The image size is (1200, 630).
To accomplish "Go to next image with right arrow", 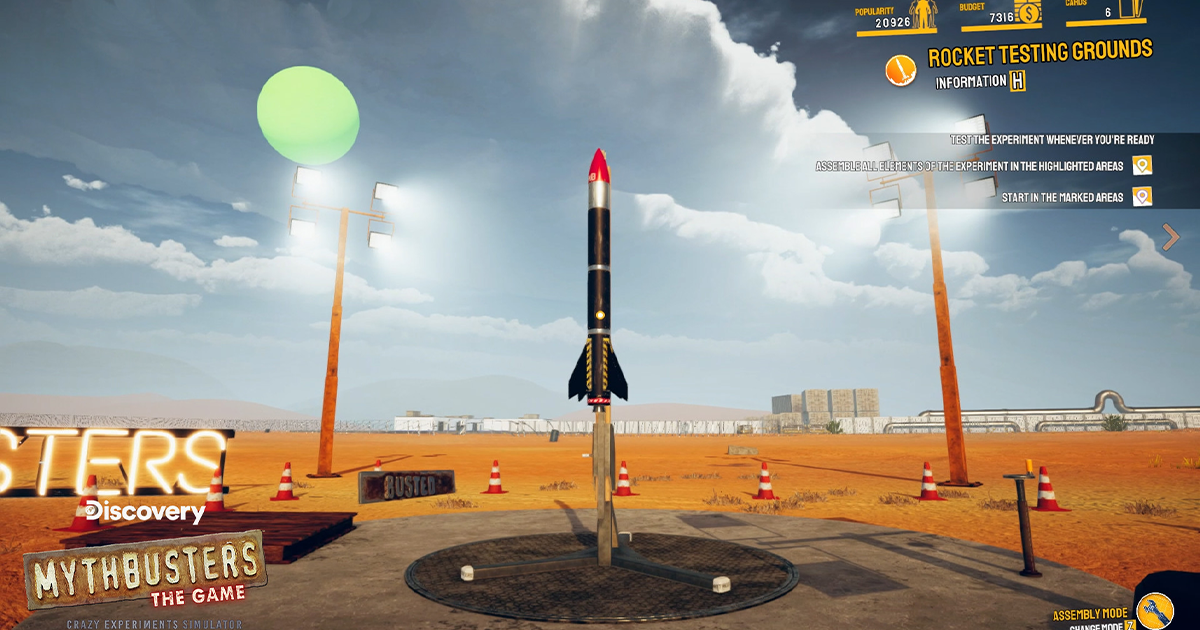I will click(1171, 237).
